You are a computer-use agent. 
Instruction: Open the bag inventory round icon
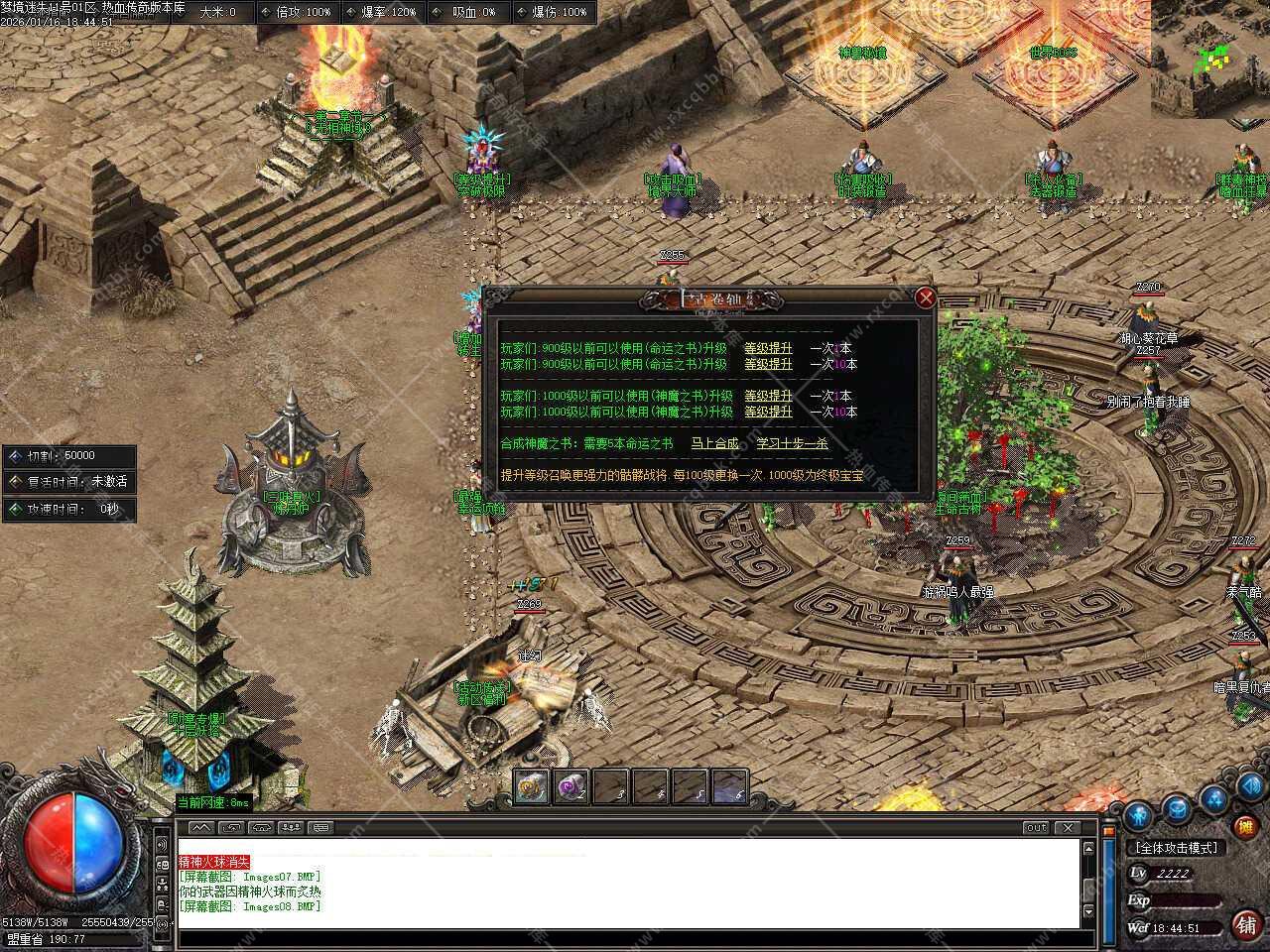coord(1177,808)
